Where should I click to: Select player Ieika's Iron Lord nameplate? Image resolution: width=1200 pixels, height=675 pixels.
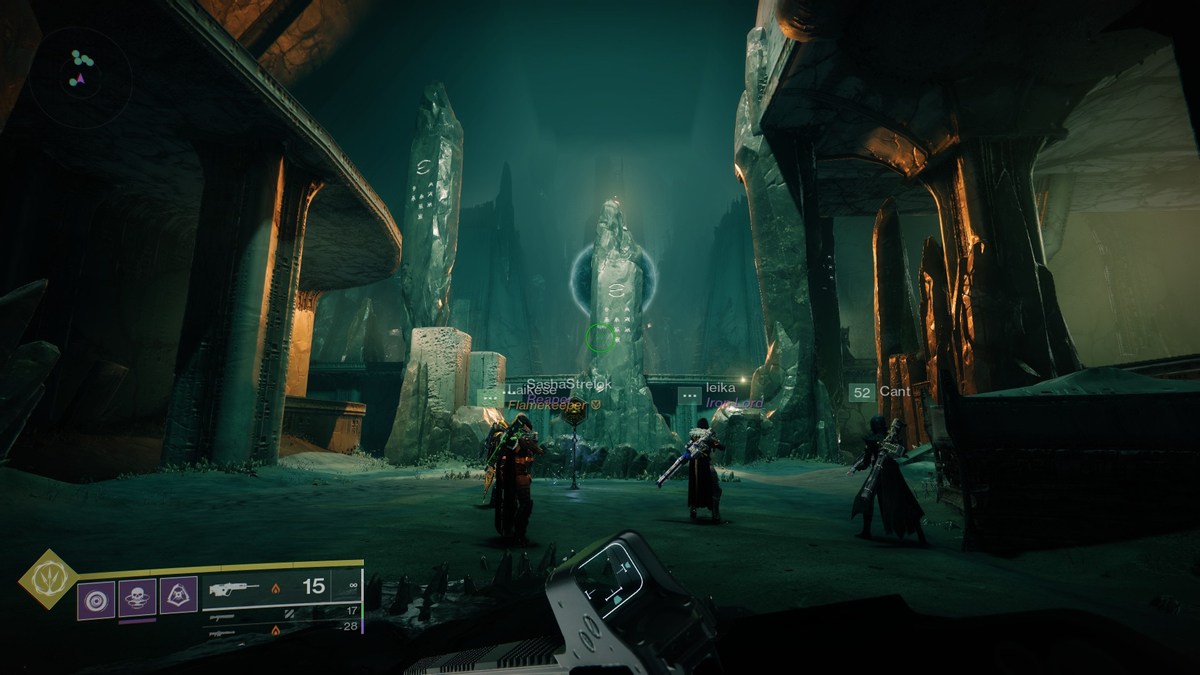coord(720,395)
